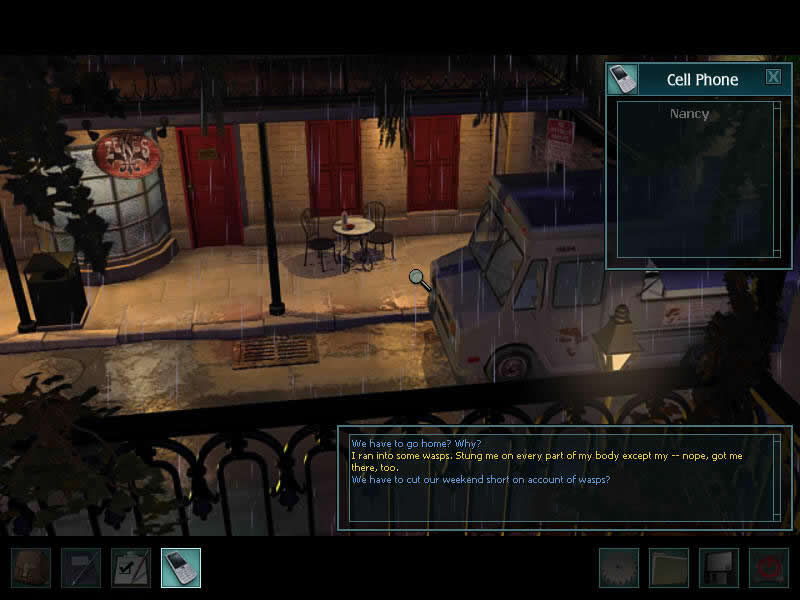This screenshot has height=600, width=800.
Task: Open the gear settings icon
Action: tap(619, 567)
